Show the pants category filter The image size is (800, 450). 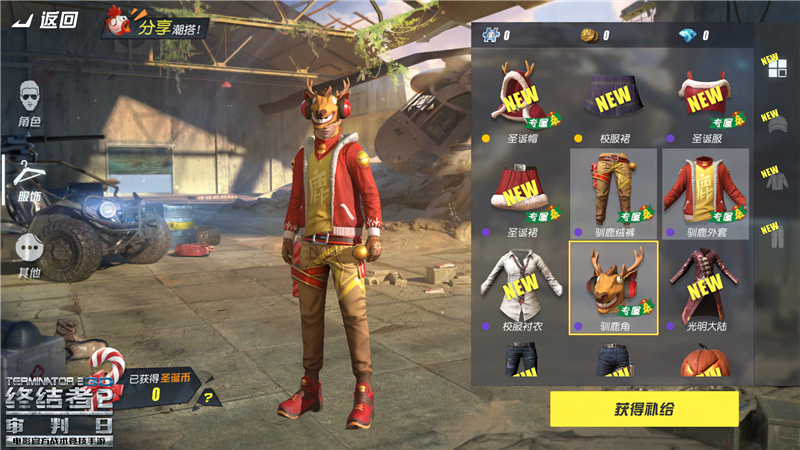point(771,236)
